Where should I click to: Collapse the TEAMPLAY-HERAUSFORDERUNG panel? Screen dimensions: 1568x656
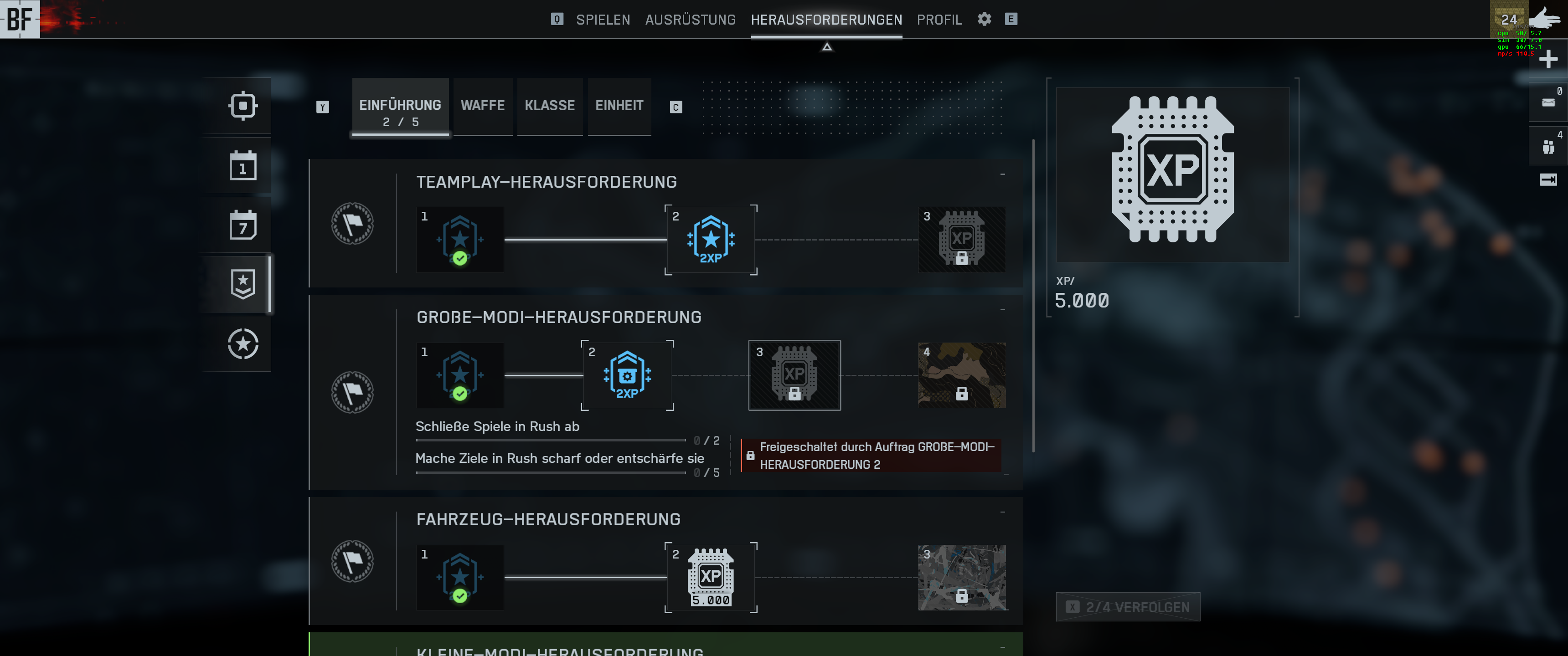coord(1002,174)
